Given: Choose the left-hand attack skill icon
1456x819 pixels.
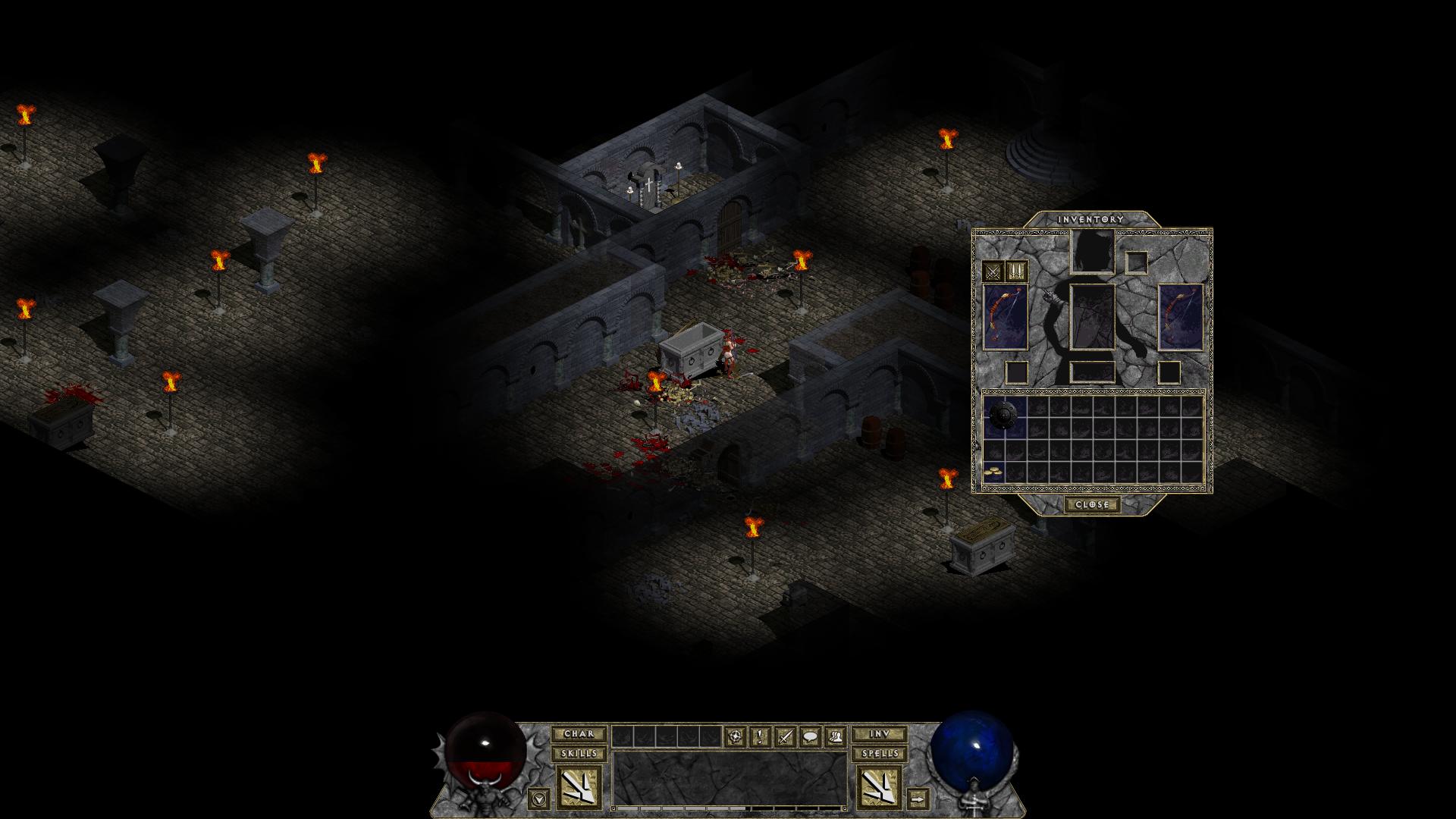Looking at the screenshot, I should tap(579, 787).
